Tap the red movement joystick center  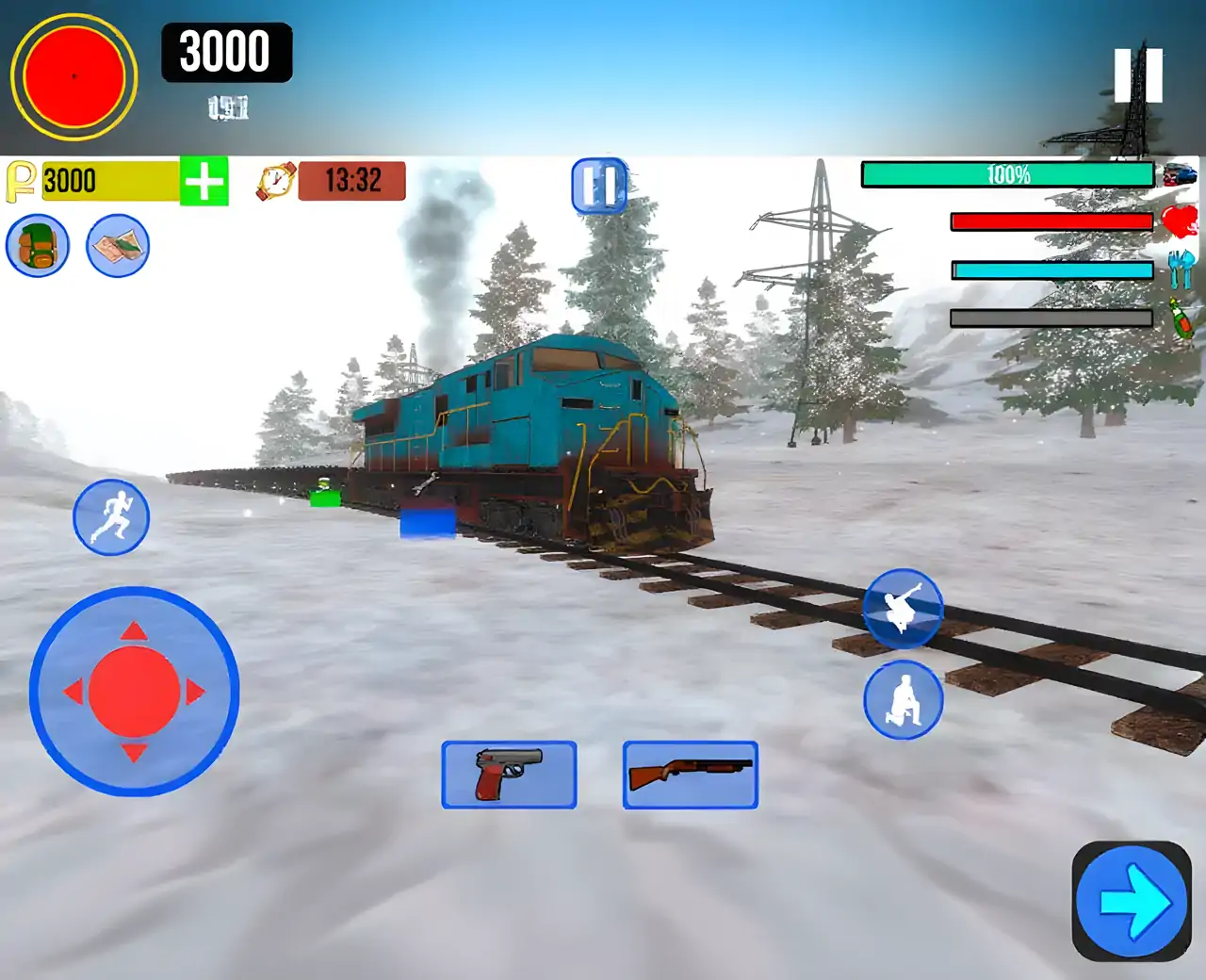coord(134,692)
